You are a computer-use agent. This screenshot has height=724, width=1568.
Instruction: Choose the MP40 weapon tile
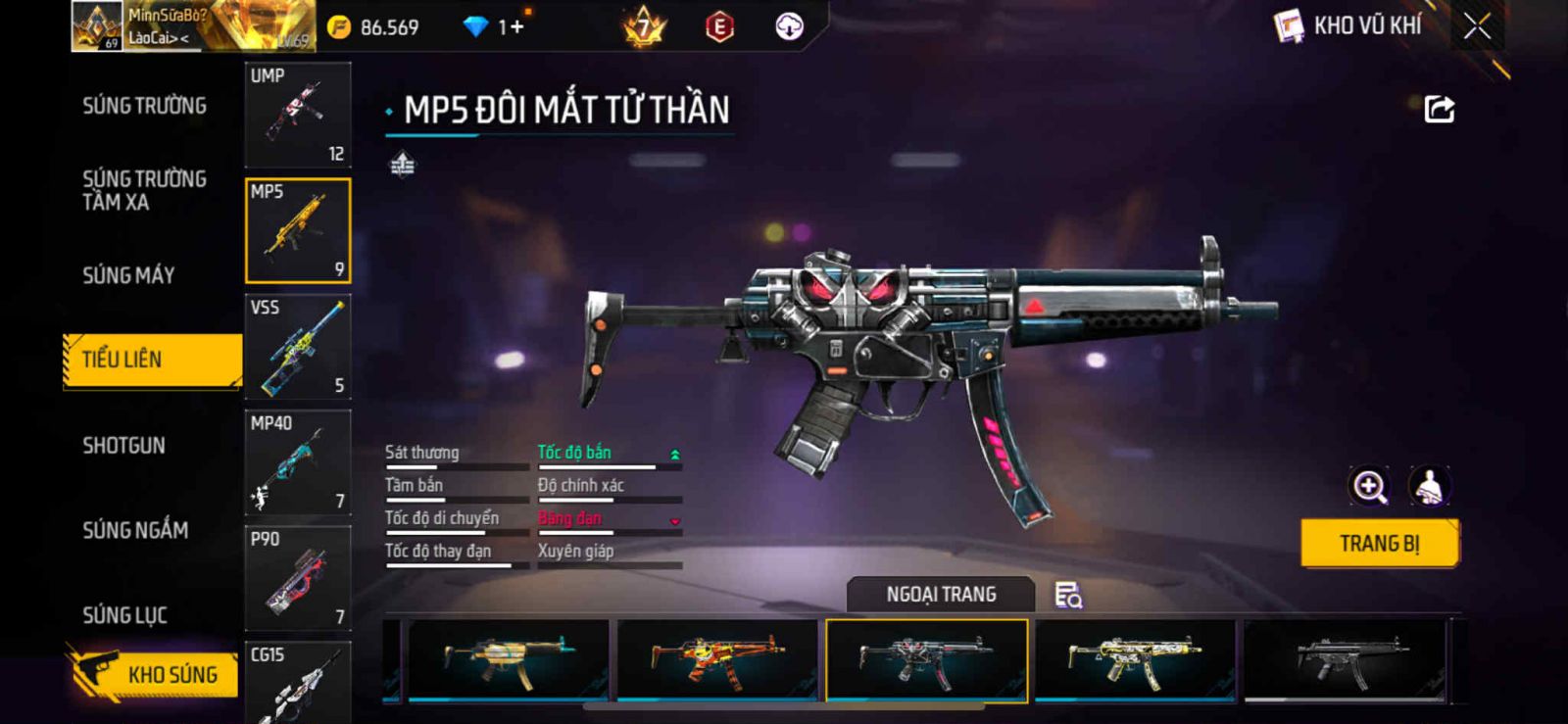[298, 462]
